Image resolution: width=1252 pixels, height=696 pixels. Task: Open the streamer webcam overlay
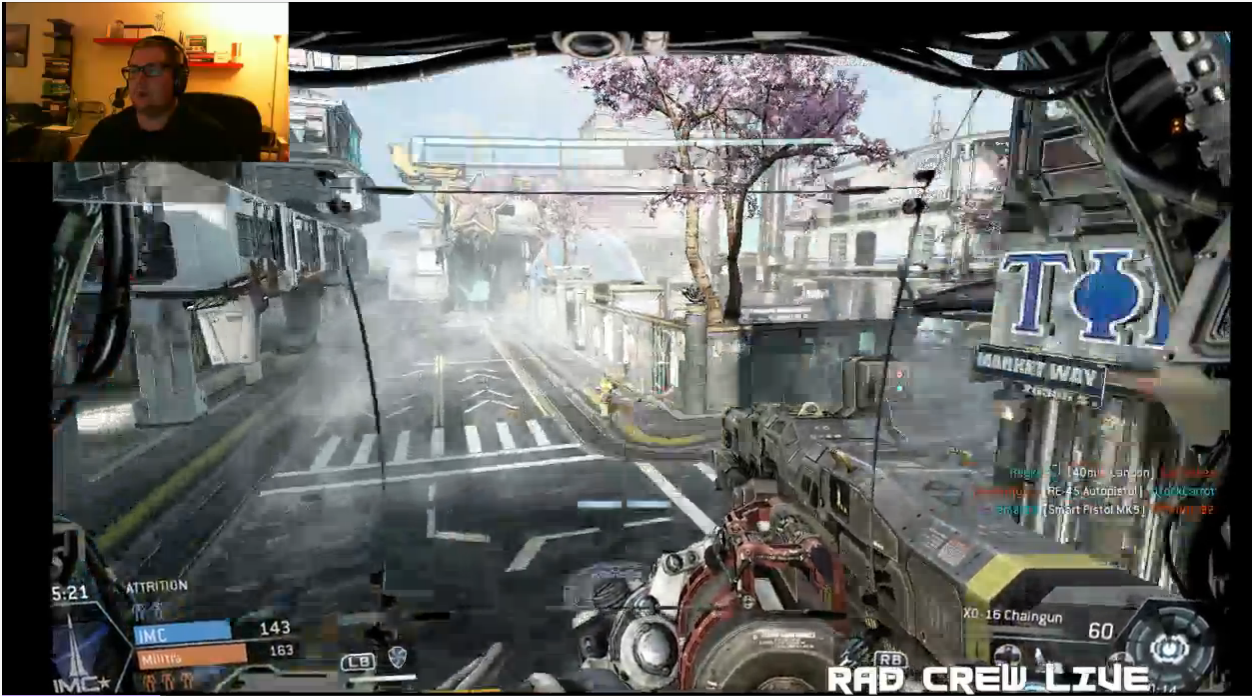146,82
